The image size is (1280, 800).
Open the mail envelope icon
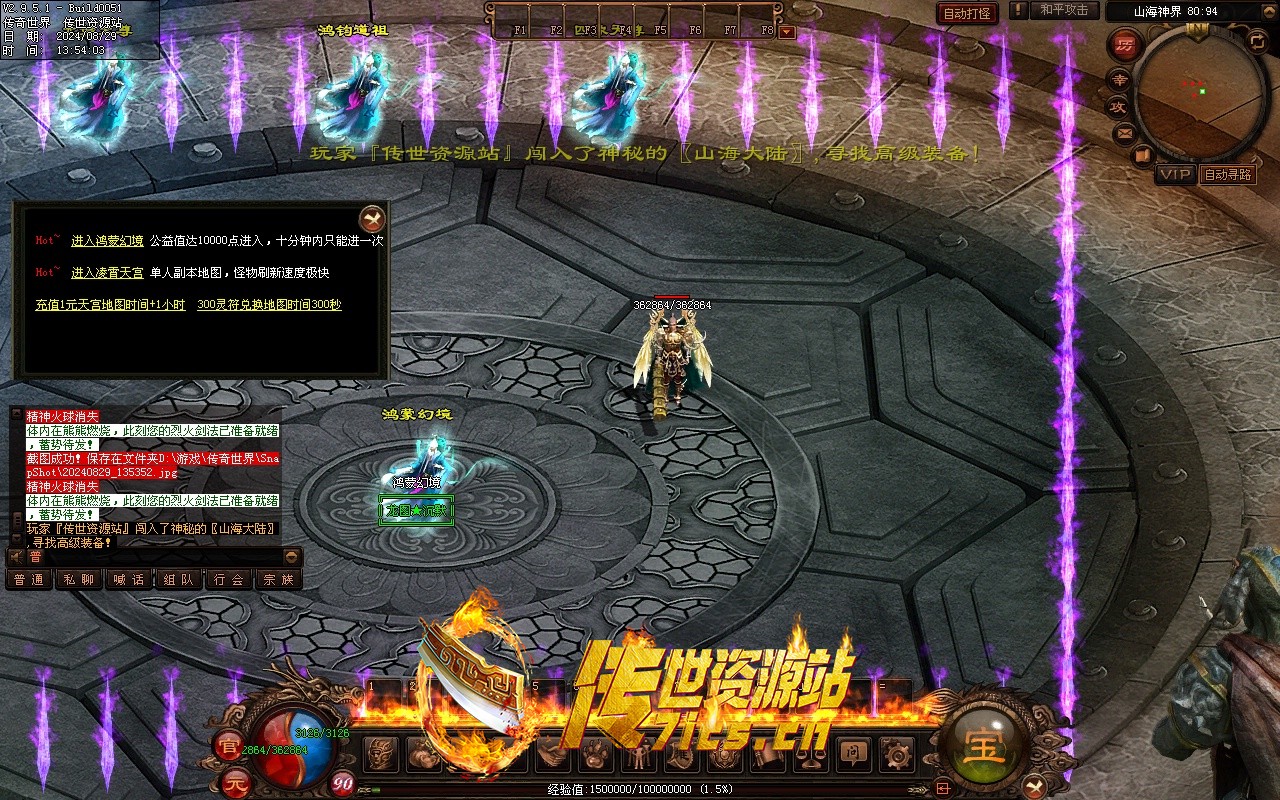[1125, 132]
